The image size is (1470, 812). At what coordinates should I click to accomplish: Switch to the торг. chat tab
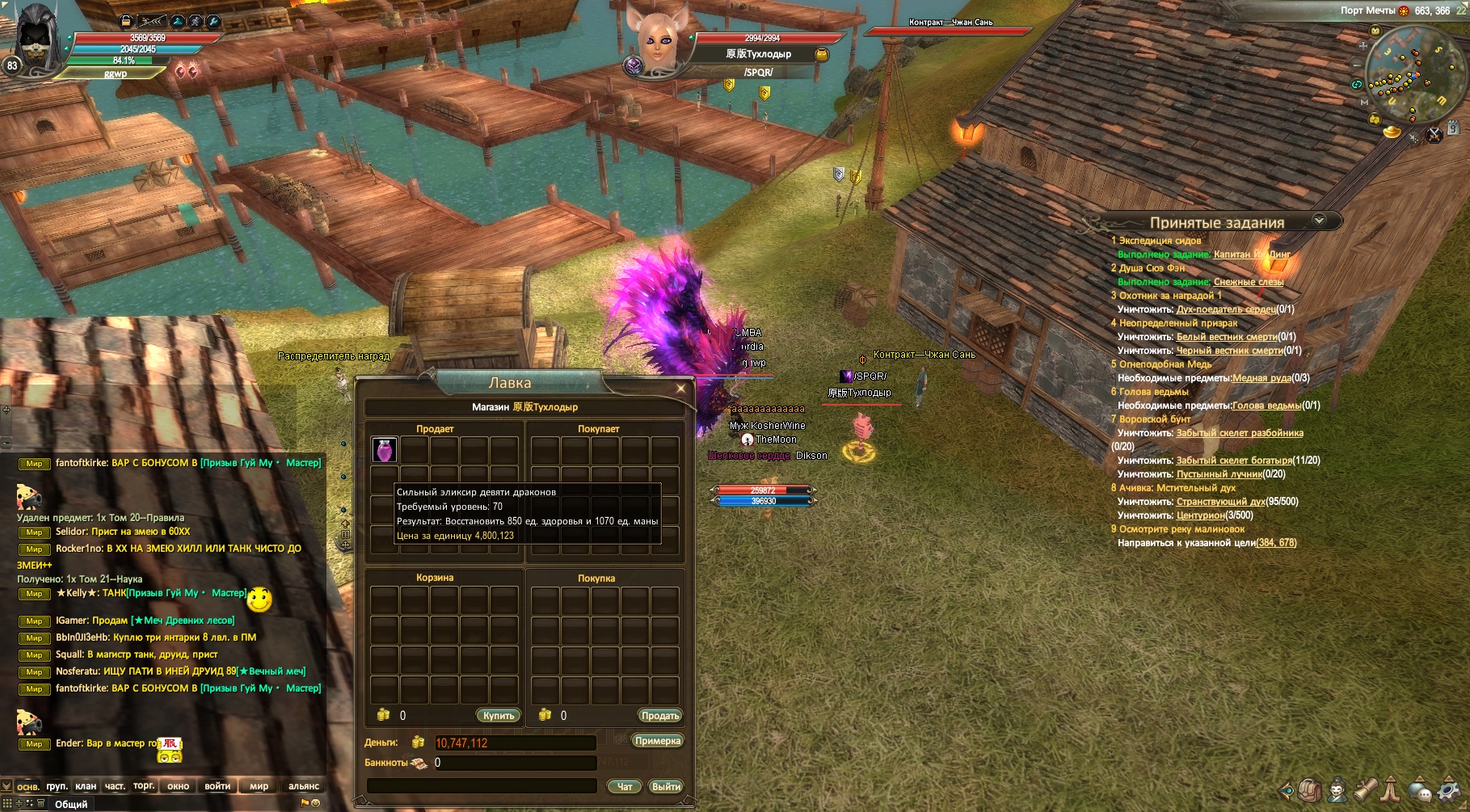pos(144,786)
